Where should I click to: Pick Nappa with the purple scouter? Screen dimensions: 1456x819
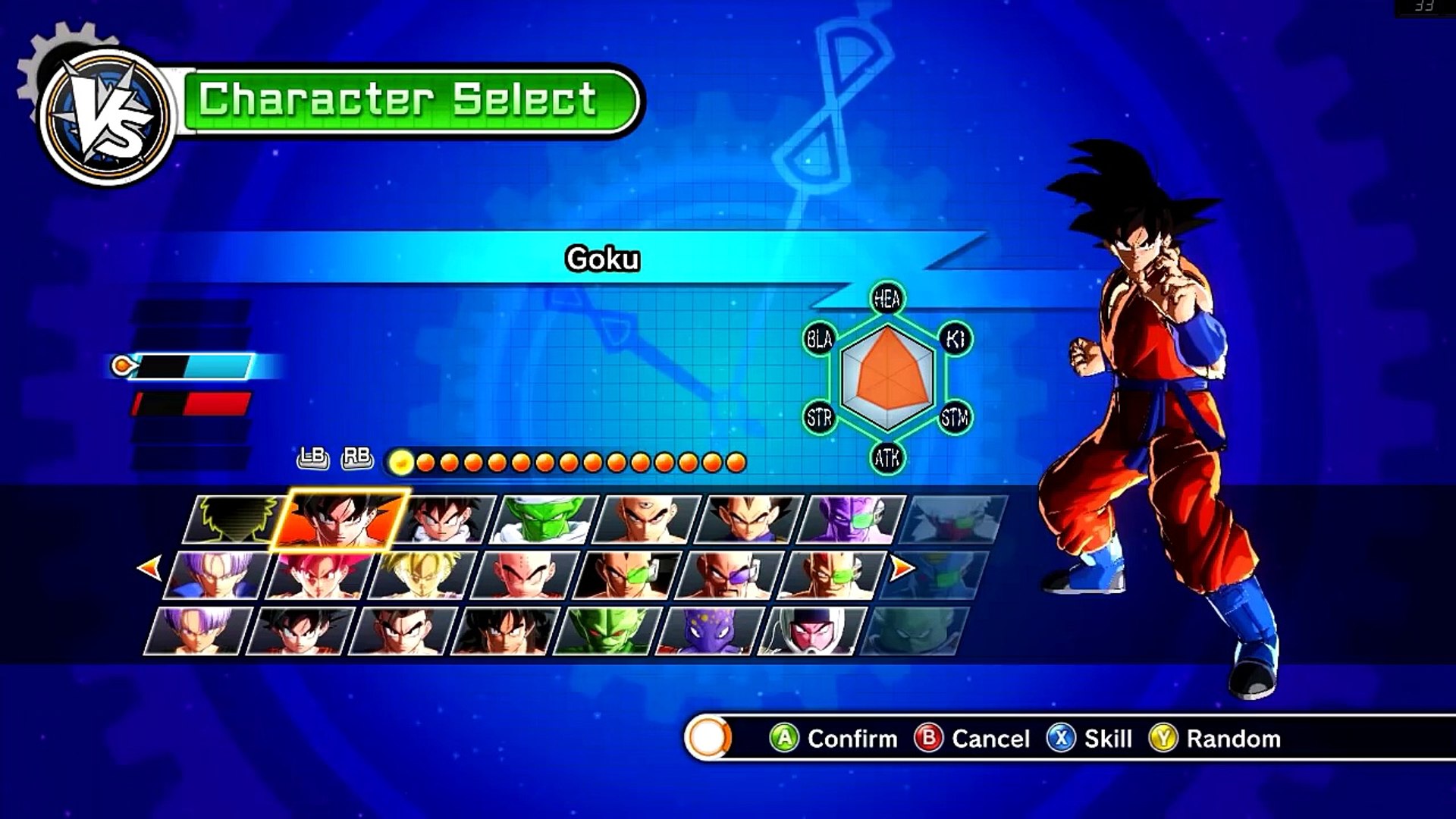click(728, 576)
